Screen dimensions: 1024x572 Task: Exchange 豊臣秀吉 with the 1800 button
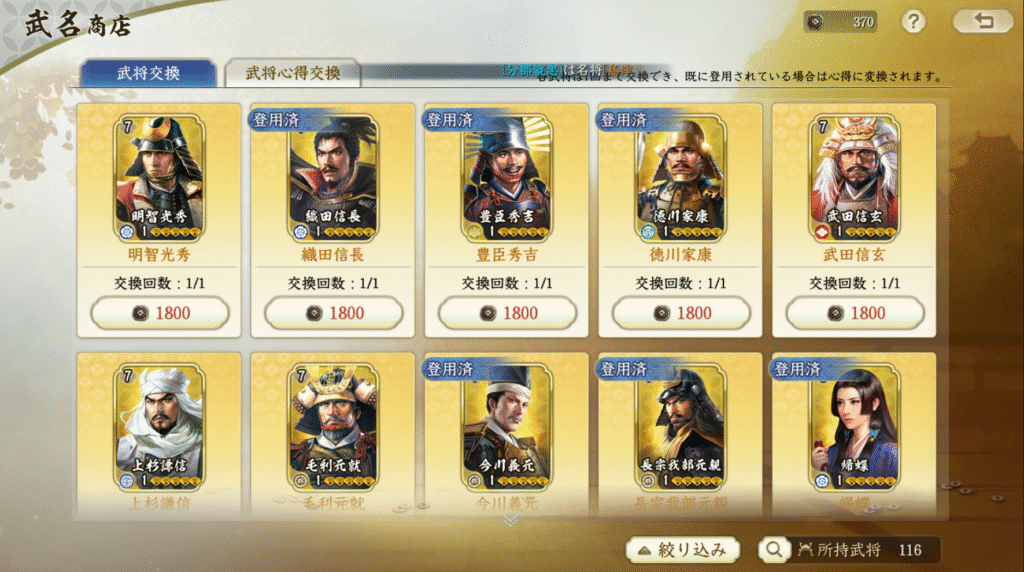click(x=508, y=313)
